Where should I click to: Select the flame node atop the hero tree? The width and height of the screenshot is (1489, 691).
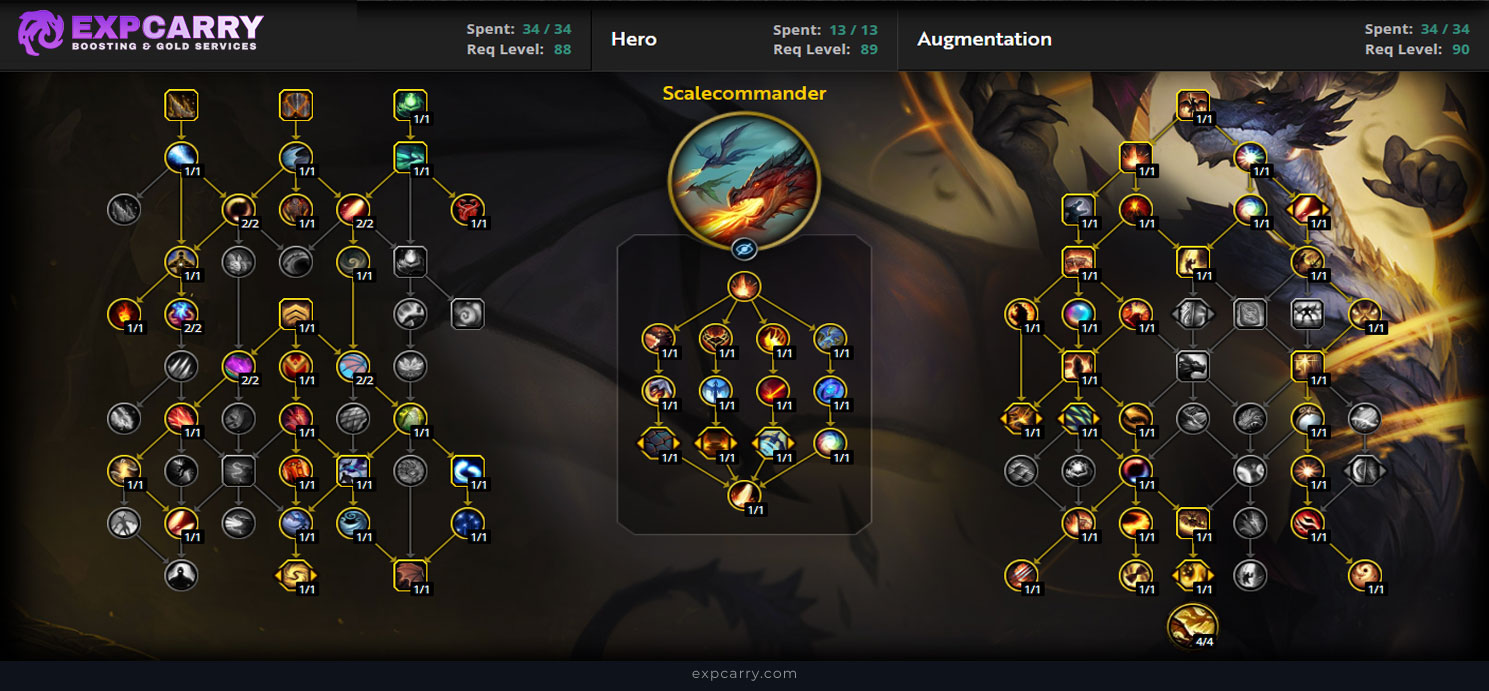tap(743, 287)
